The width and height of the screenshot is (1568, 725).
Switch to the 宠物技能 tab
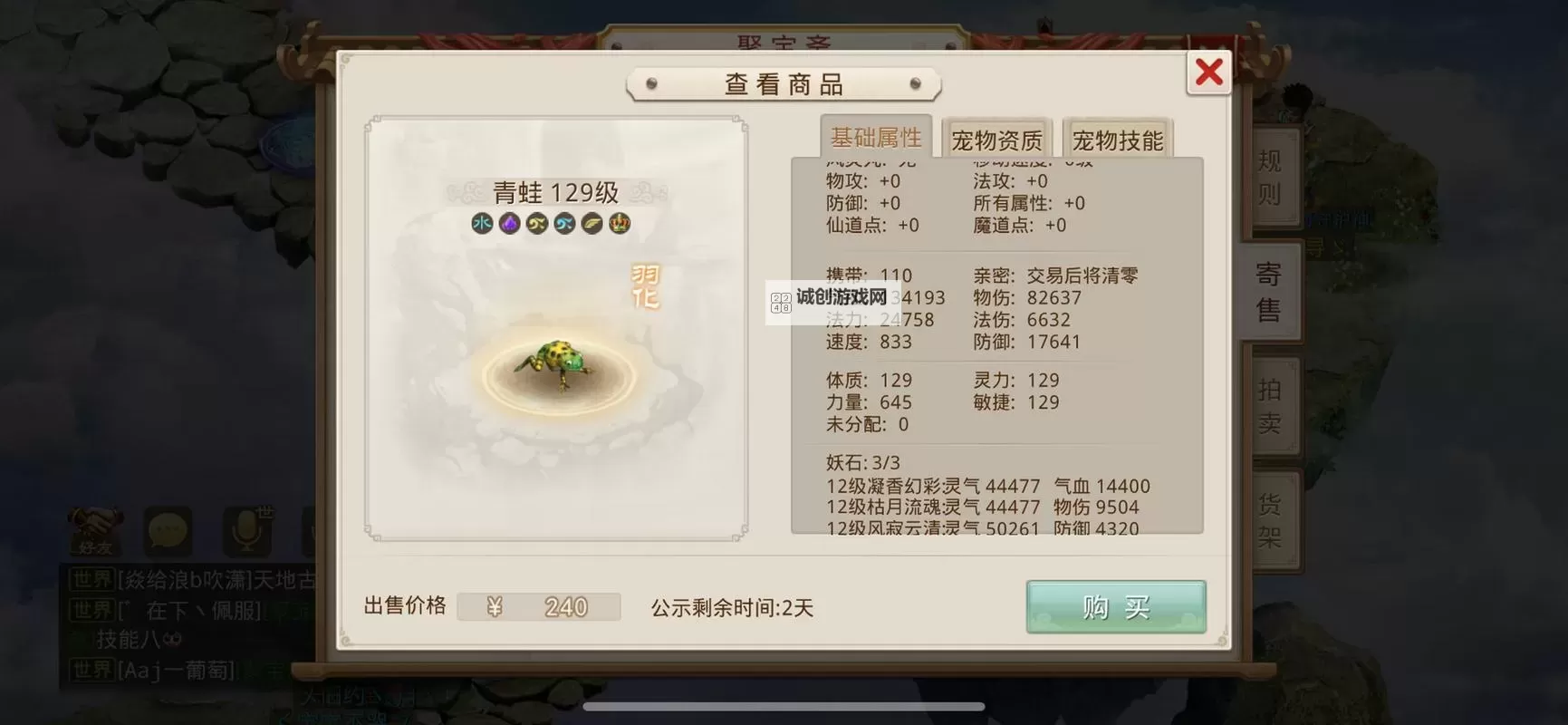tap(1118, 138)
